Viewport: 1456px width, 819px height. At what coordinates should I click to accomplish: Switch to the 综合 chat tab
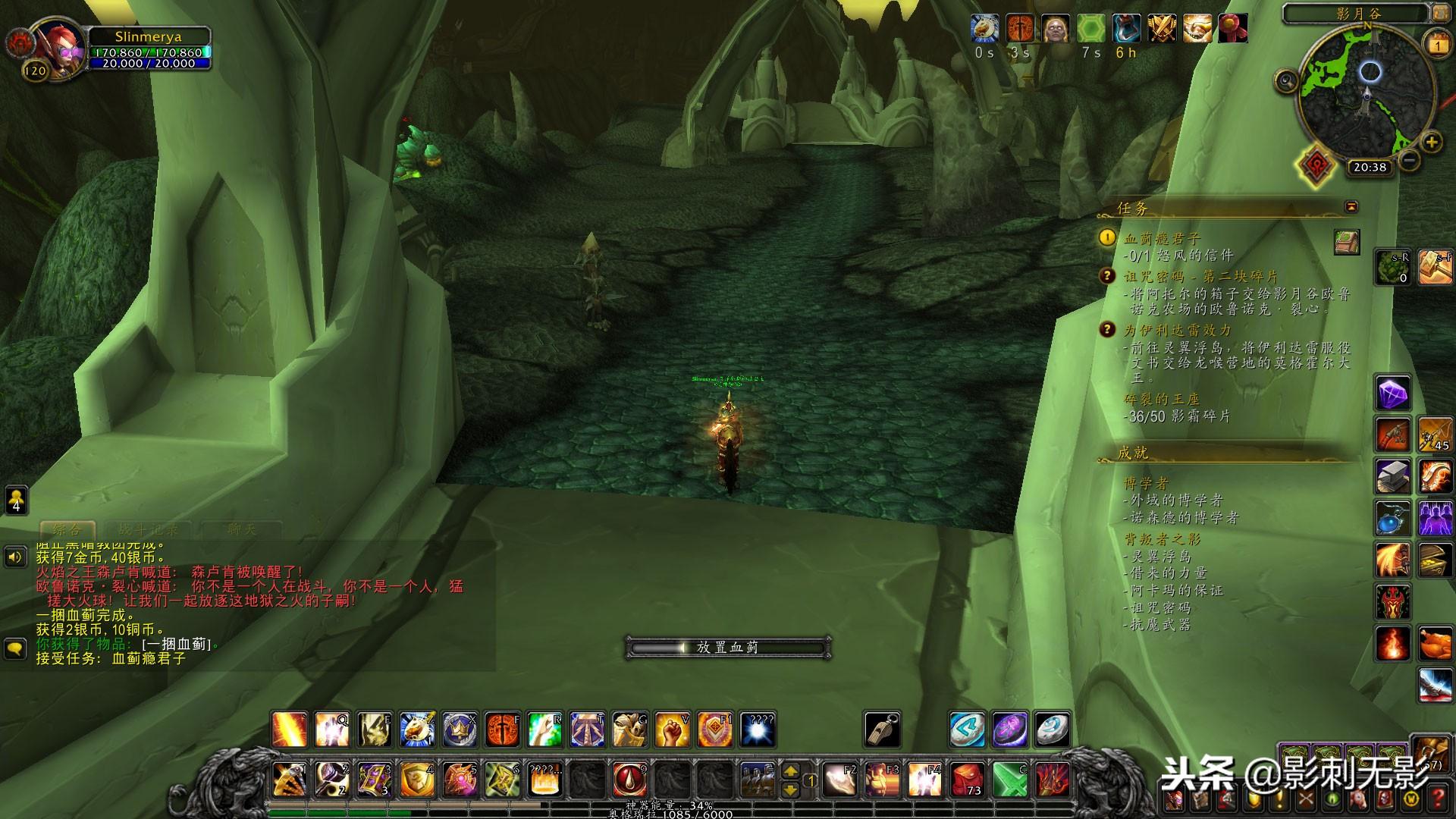pyautogui.click(x=67, y=529)
